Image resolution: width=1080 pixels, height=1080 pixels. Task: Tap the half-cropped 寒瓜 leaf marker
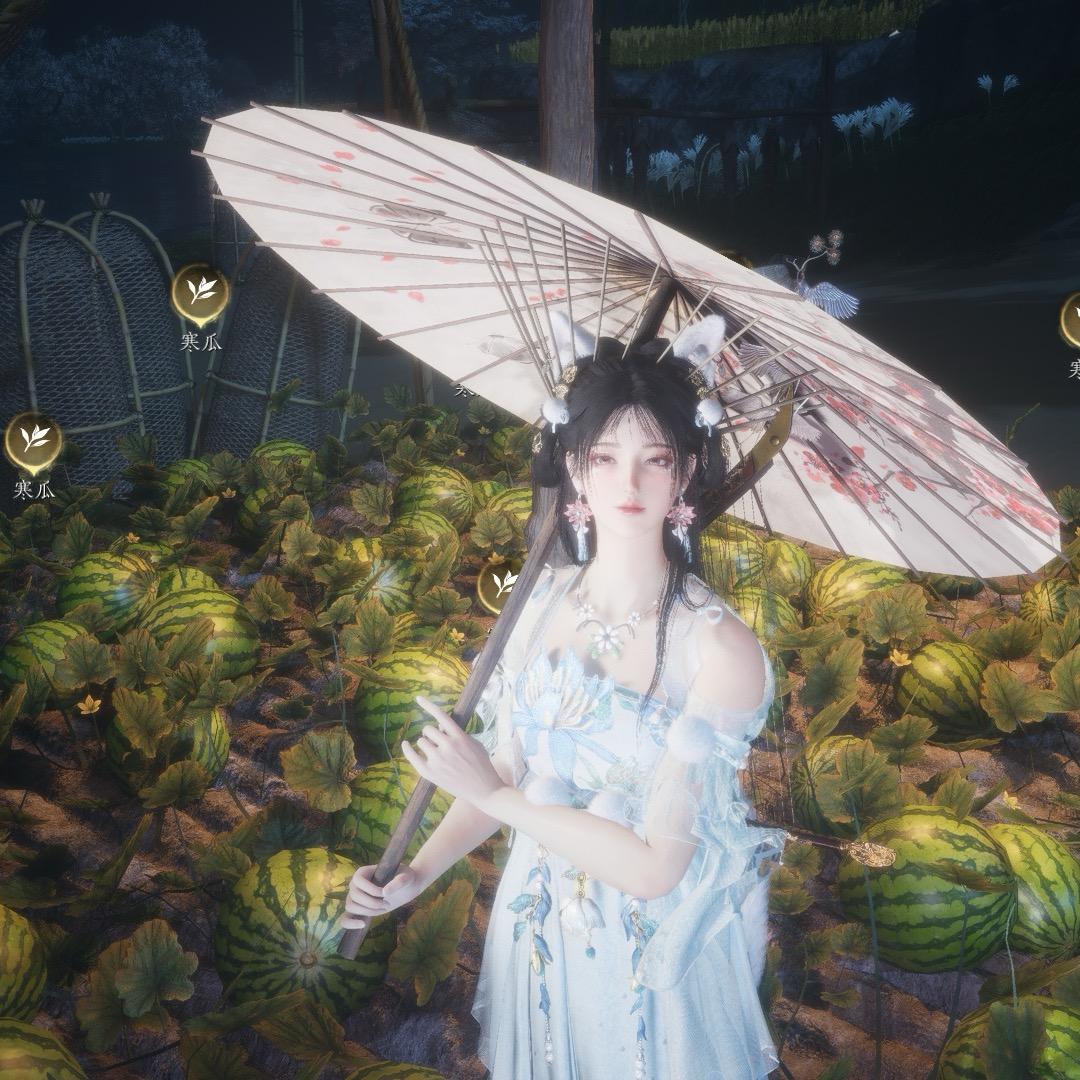tap(1071, 320)
